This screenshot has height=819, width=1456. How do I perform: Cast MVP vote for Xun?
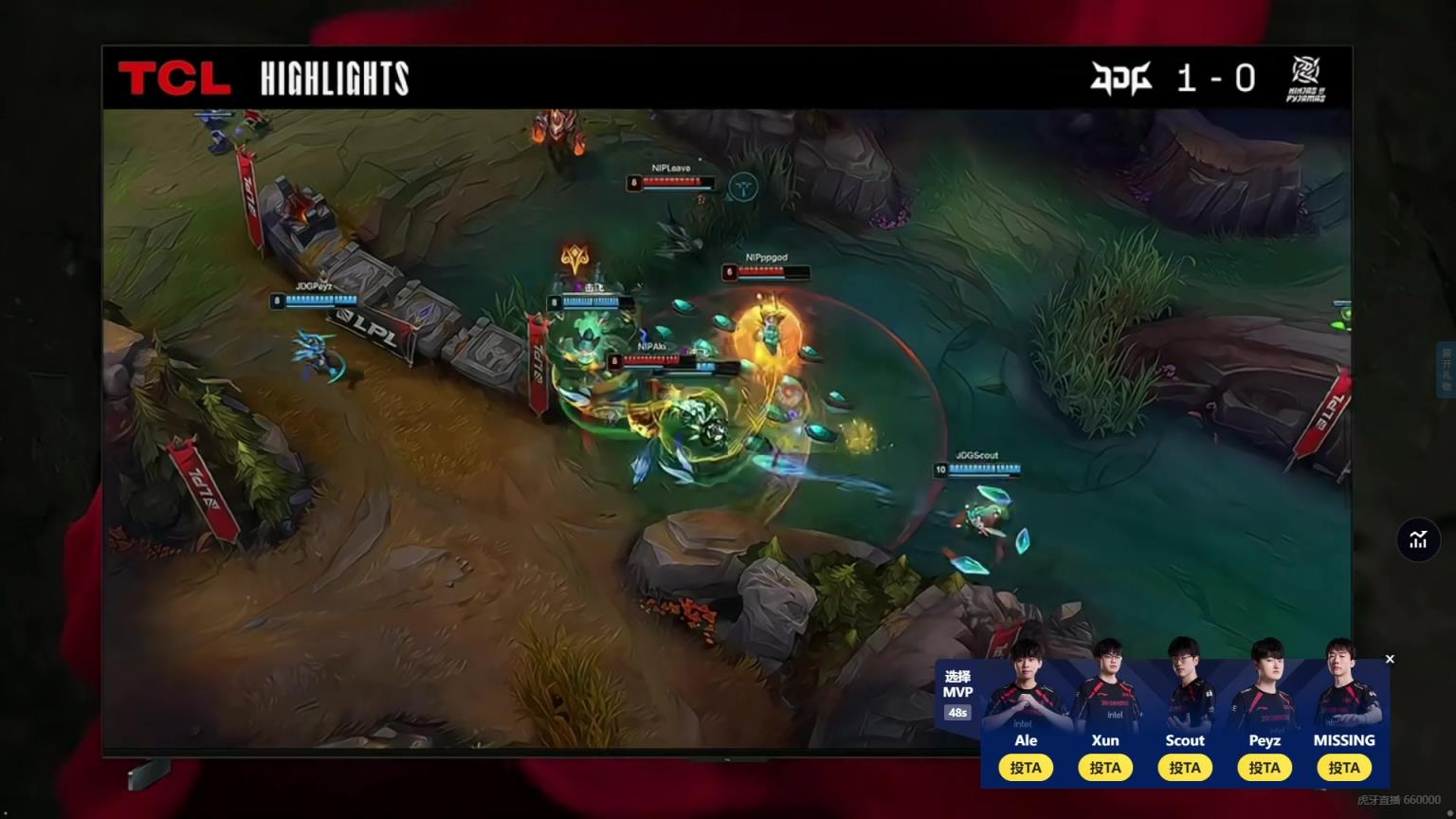pos(1105,768)
